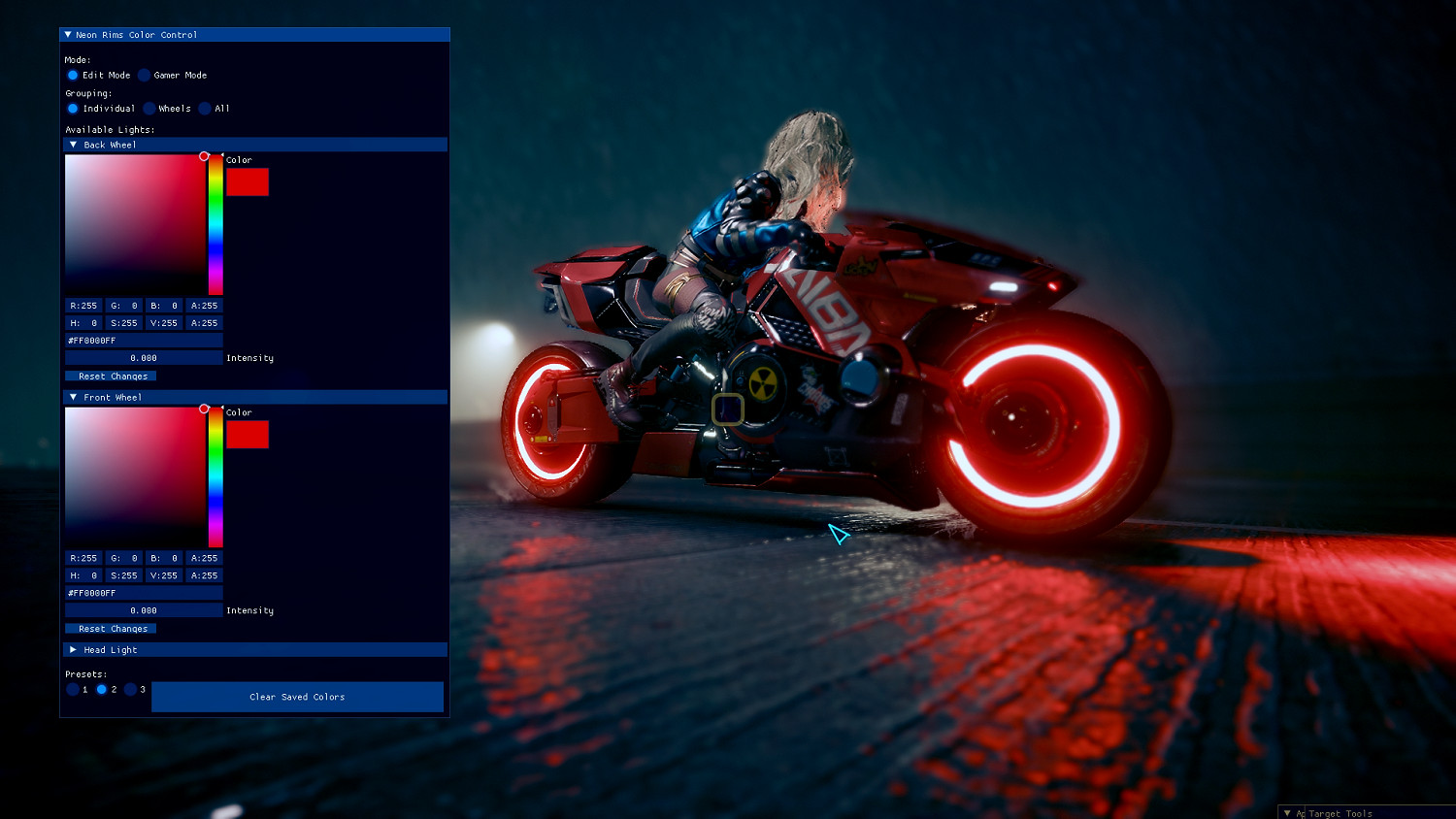Select the All grouping option
1456x819 pixels.
[204, 108]
